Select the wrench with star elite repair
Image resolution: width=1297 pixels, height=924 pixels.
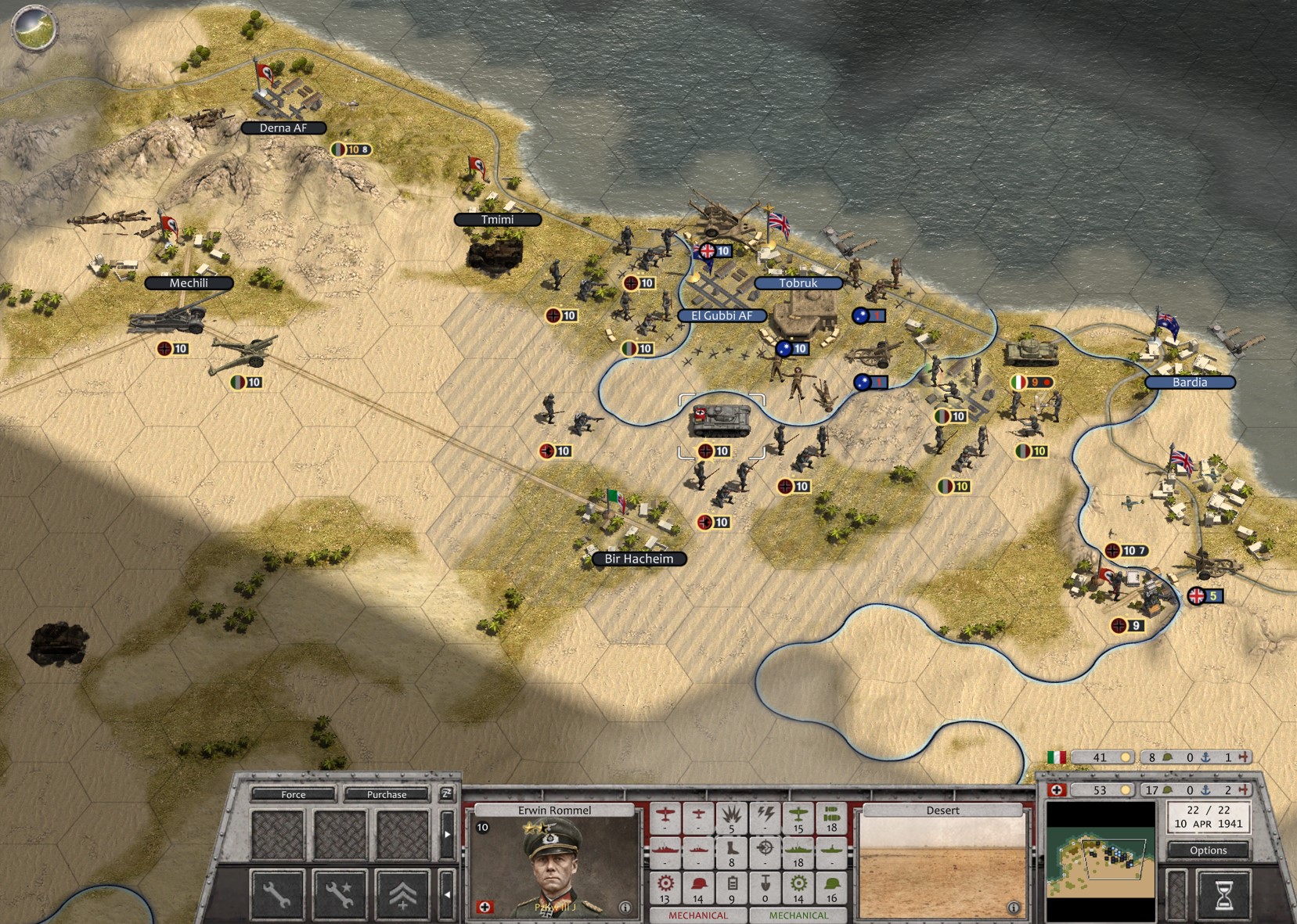(340, 893)
